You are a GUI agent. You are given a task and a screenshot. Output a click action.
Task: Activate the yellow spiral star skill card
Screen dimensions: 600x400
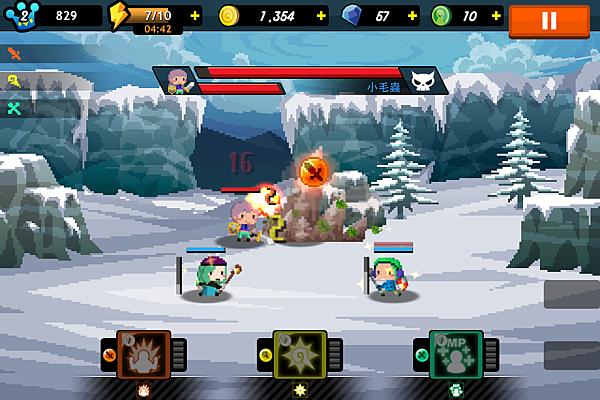click(299, 355)
